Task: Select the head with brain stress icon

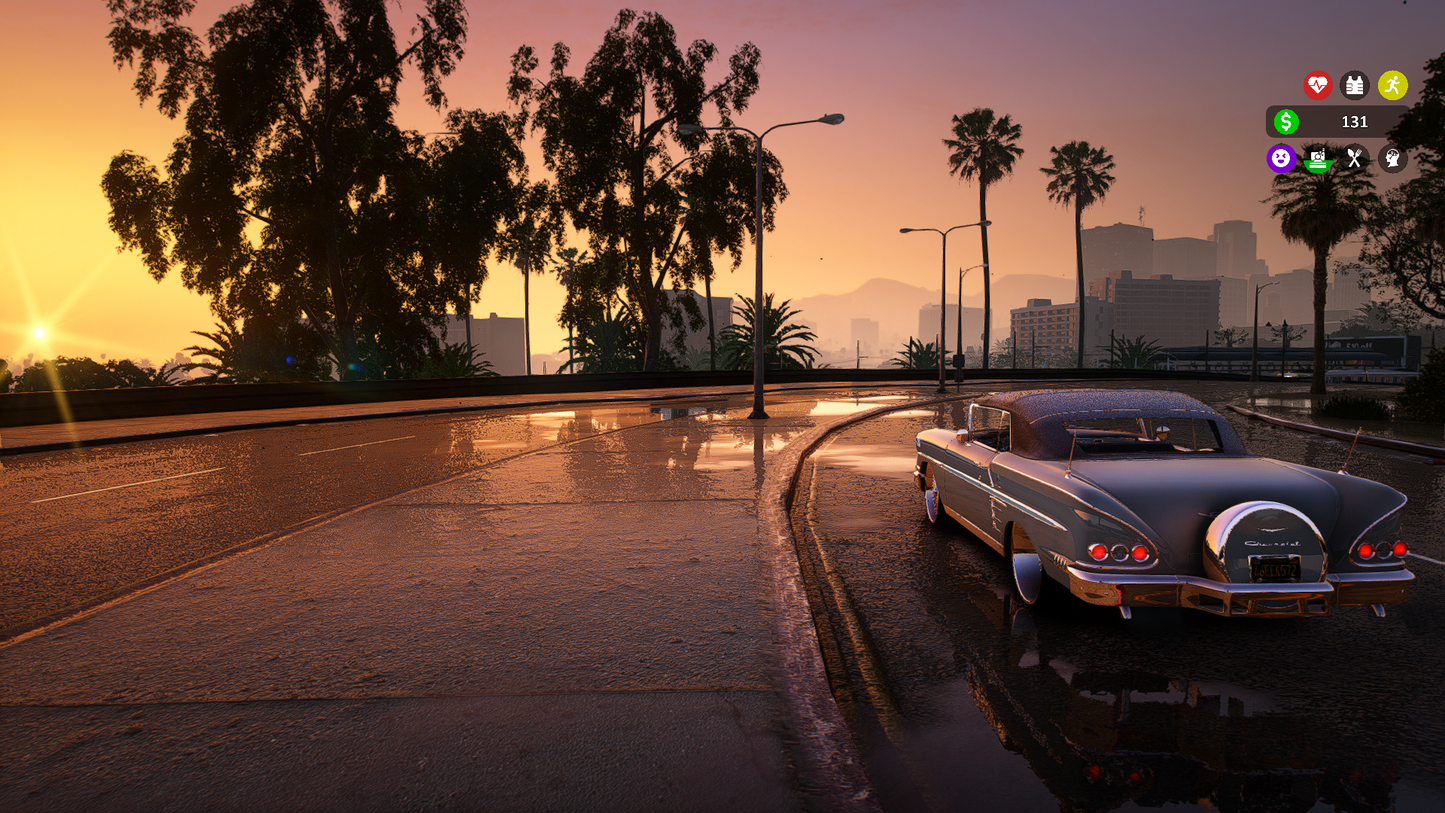Action: [x=1392, y=158]
